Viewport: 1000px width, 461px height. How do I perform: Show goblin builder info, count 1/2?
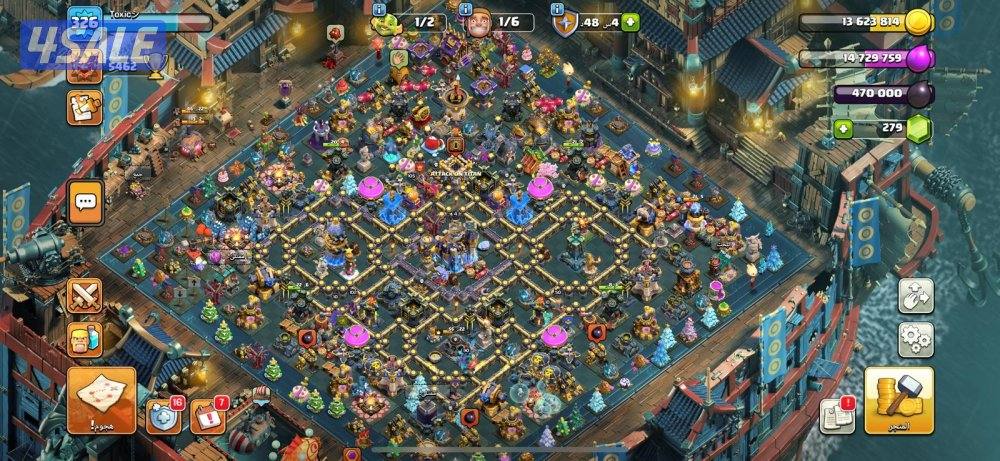pos(390,21)
